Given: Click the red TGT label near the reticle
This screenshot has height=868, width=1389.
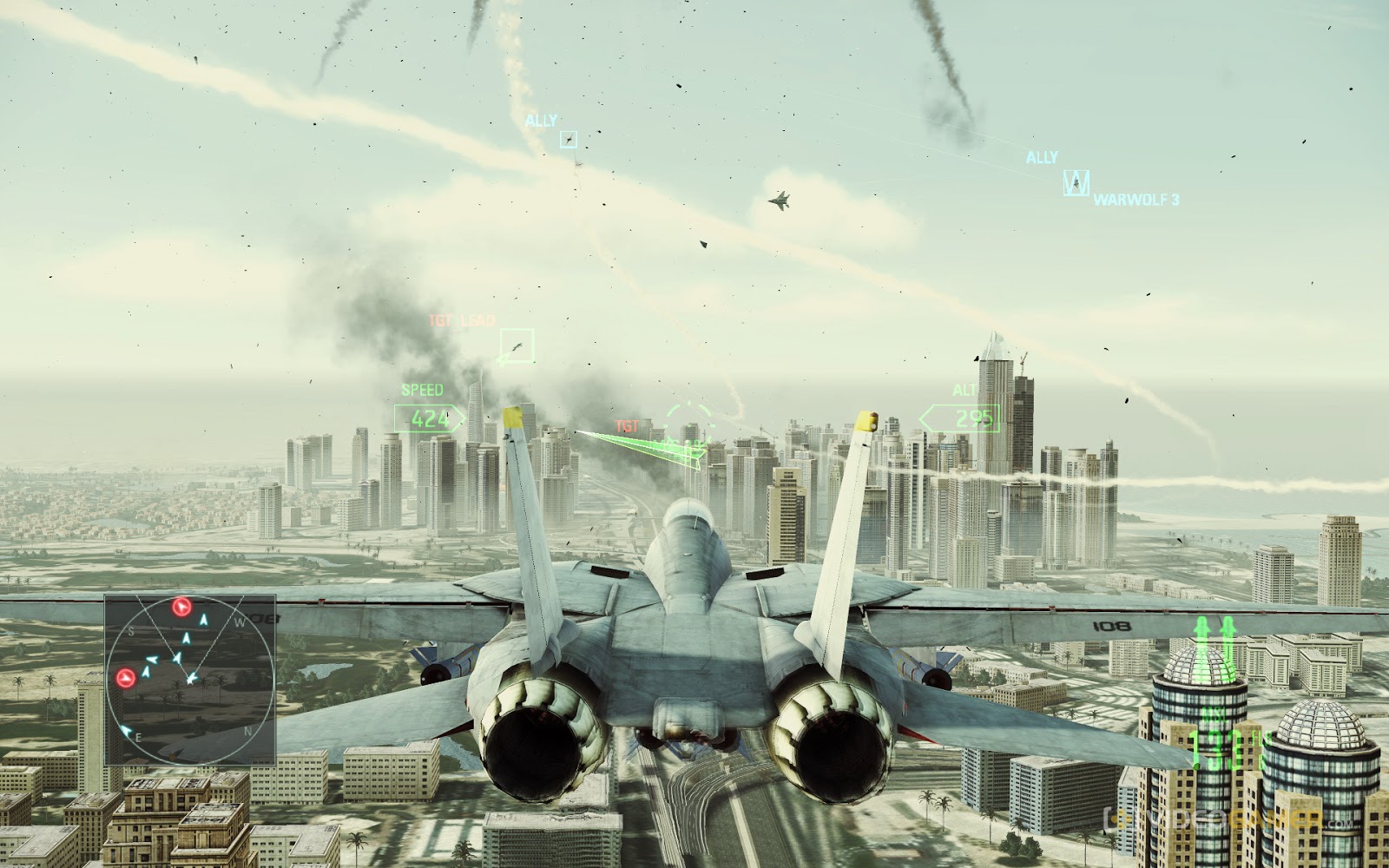Looking at the screenshot, I should pos(626,424).
